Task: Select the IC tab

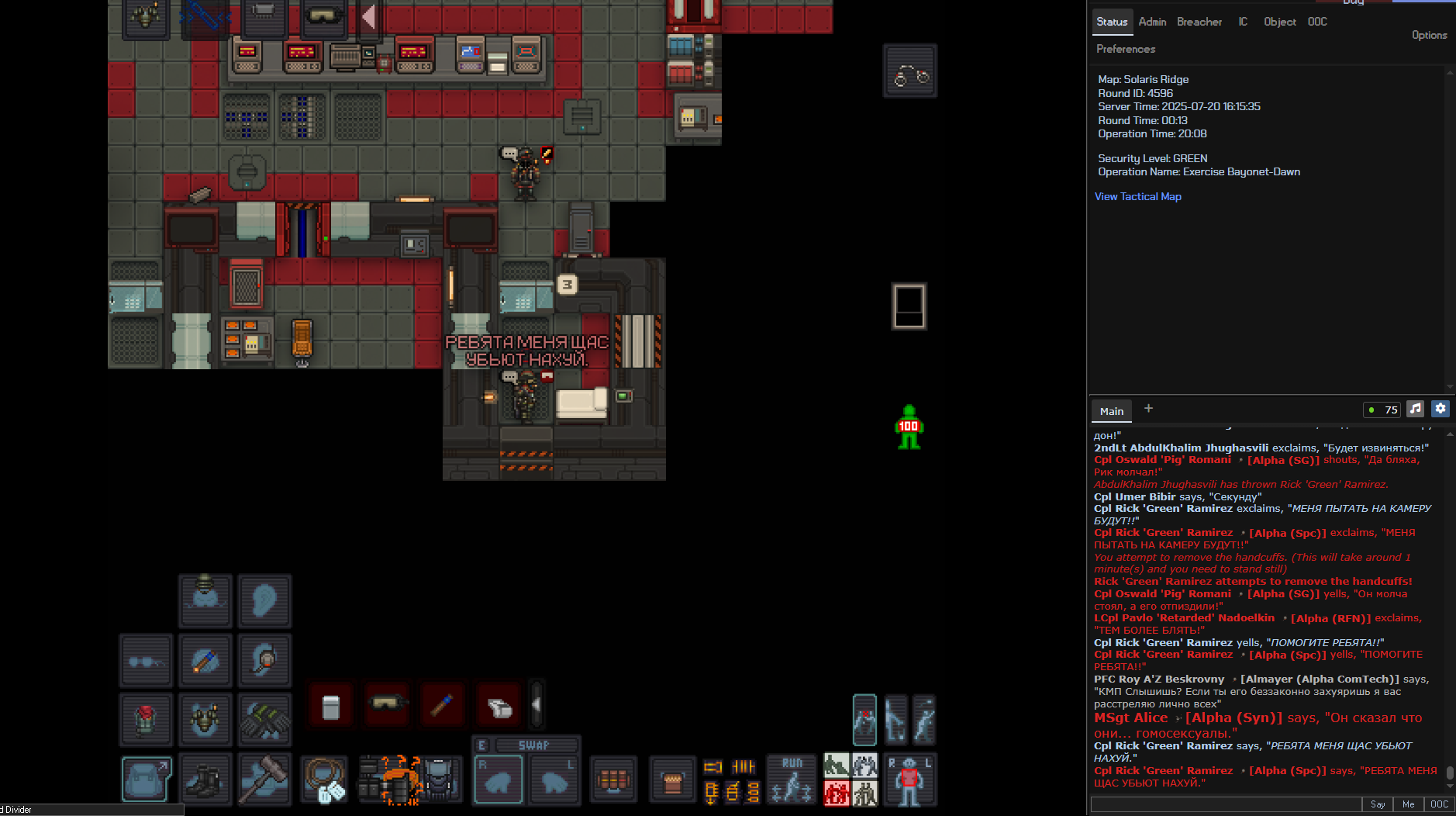Action: point(1243,22)
